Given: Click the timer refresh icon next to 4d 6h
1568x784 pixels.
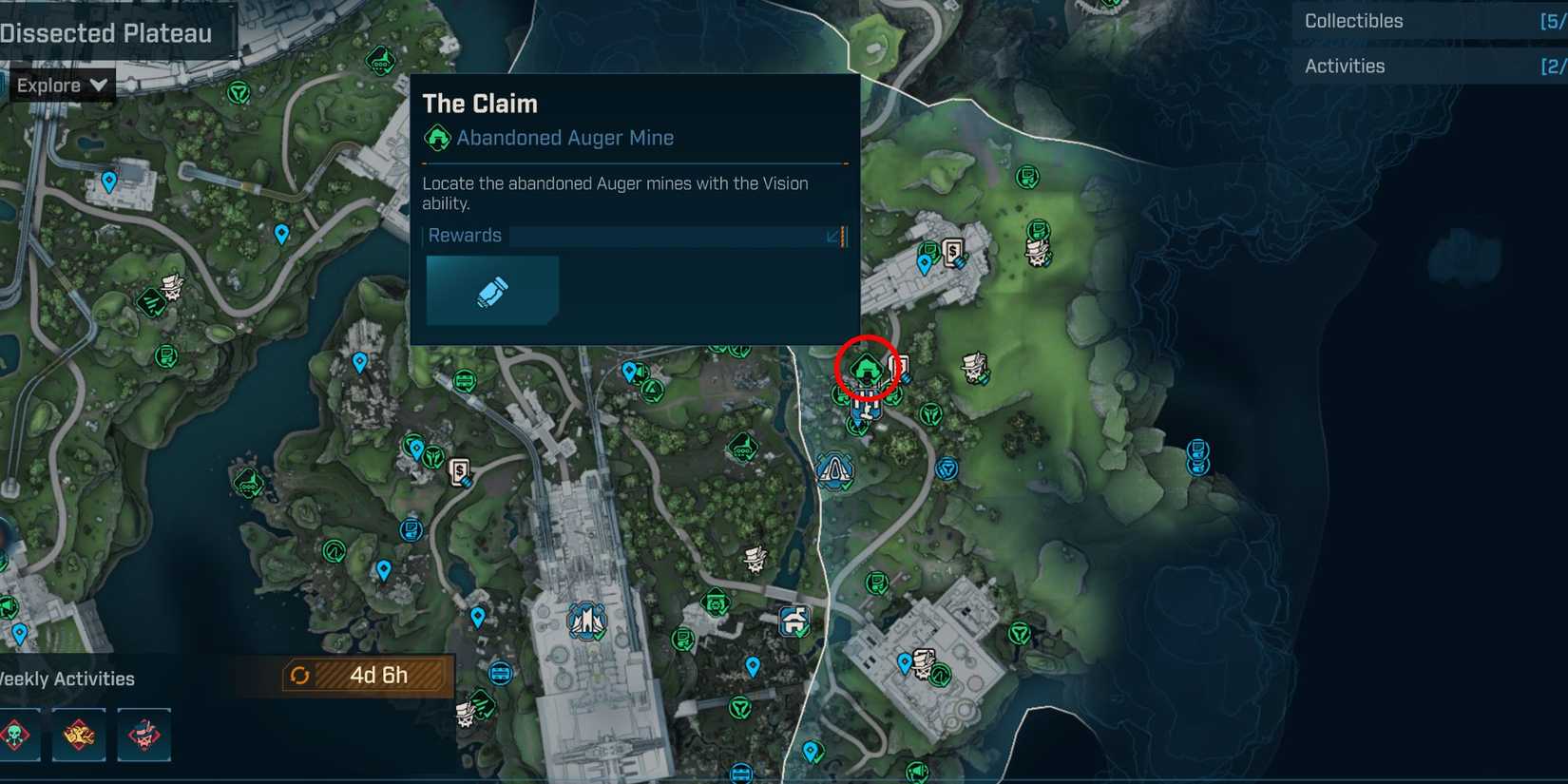Looking at the screenshot, I should (x=302, y=676).
